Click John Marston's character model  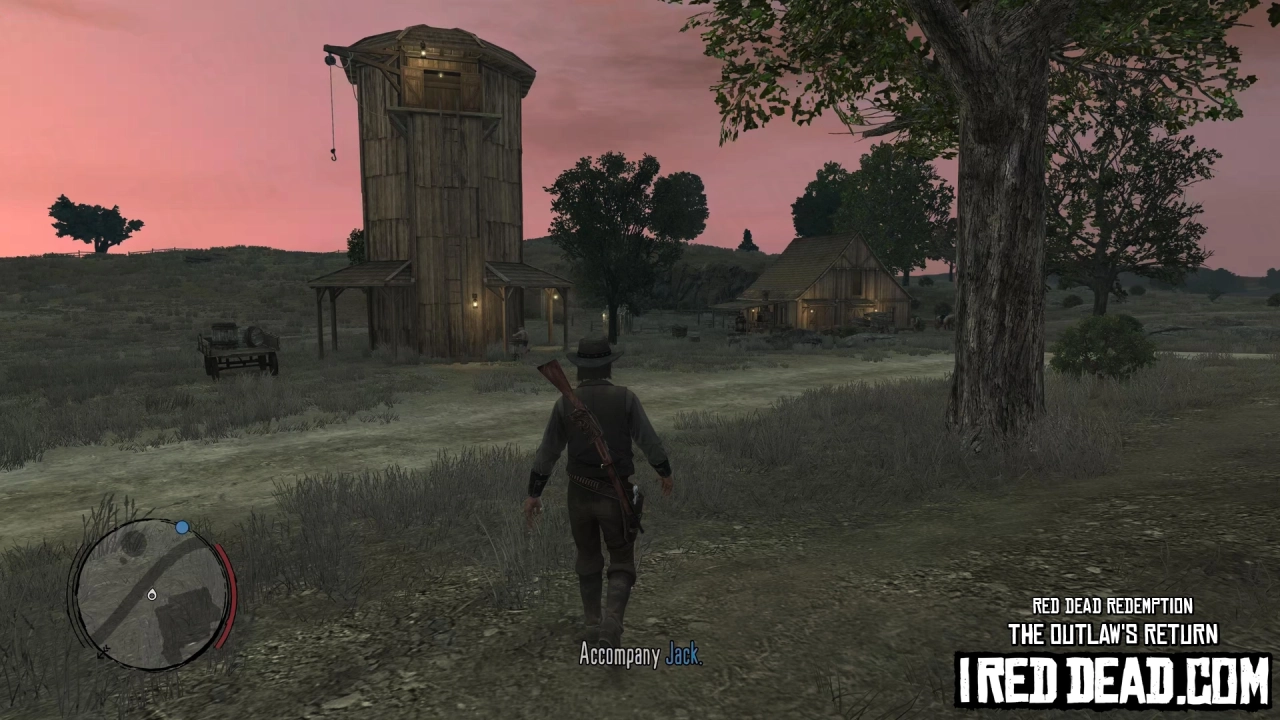point(590,470)
